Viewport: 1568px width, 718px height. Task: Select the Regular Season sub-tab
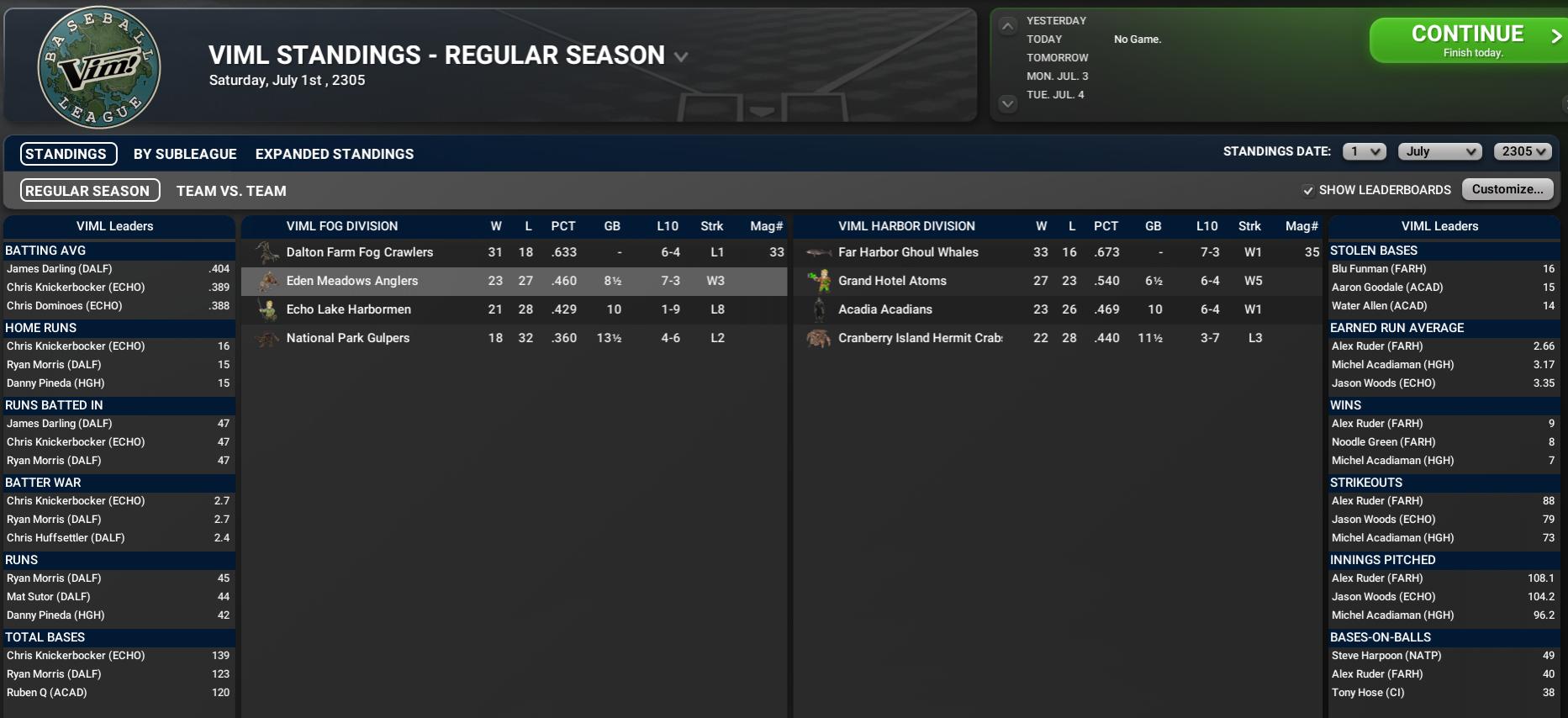[x=87, y=191]
